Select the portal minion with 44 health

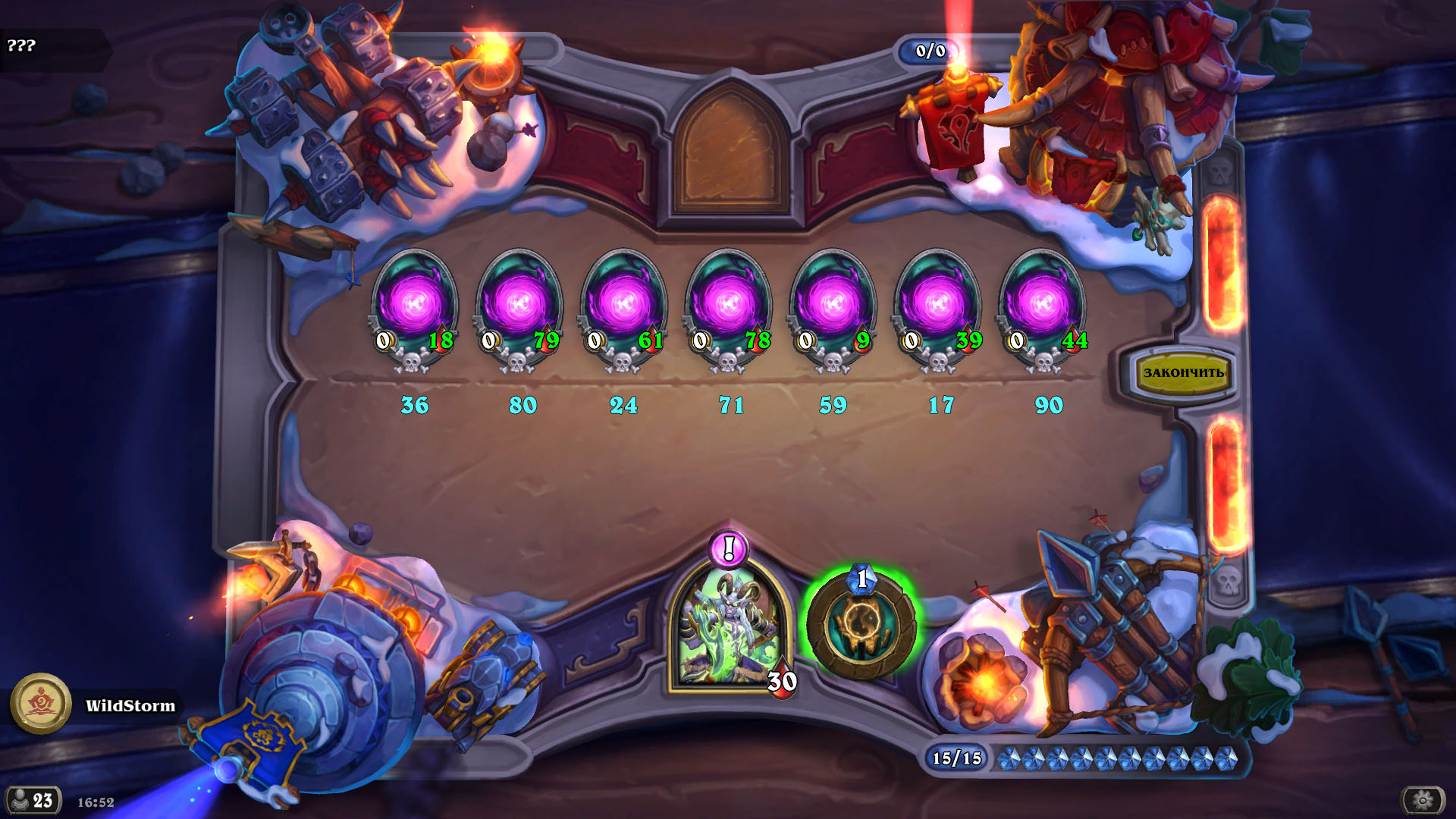tap(1043, 307)
